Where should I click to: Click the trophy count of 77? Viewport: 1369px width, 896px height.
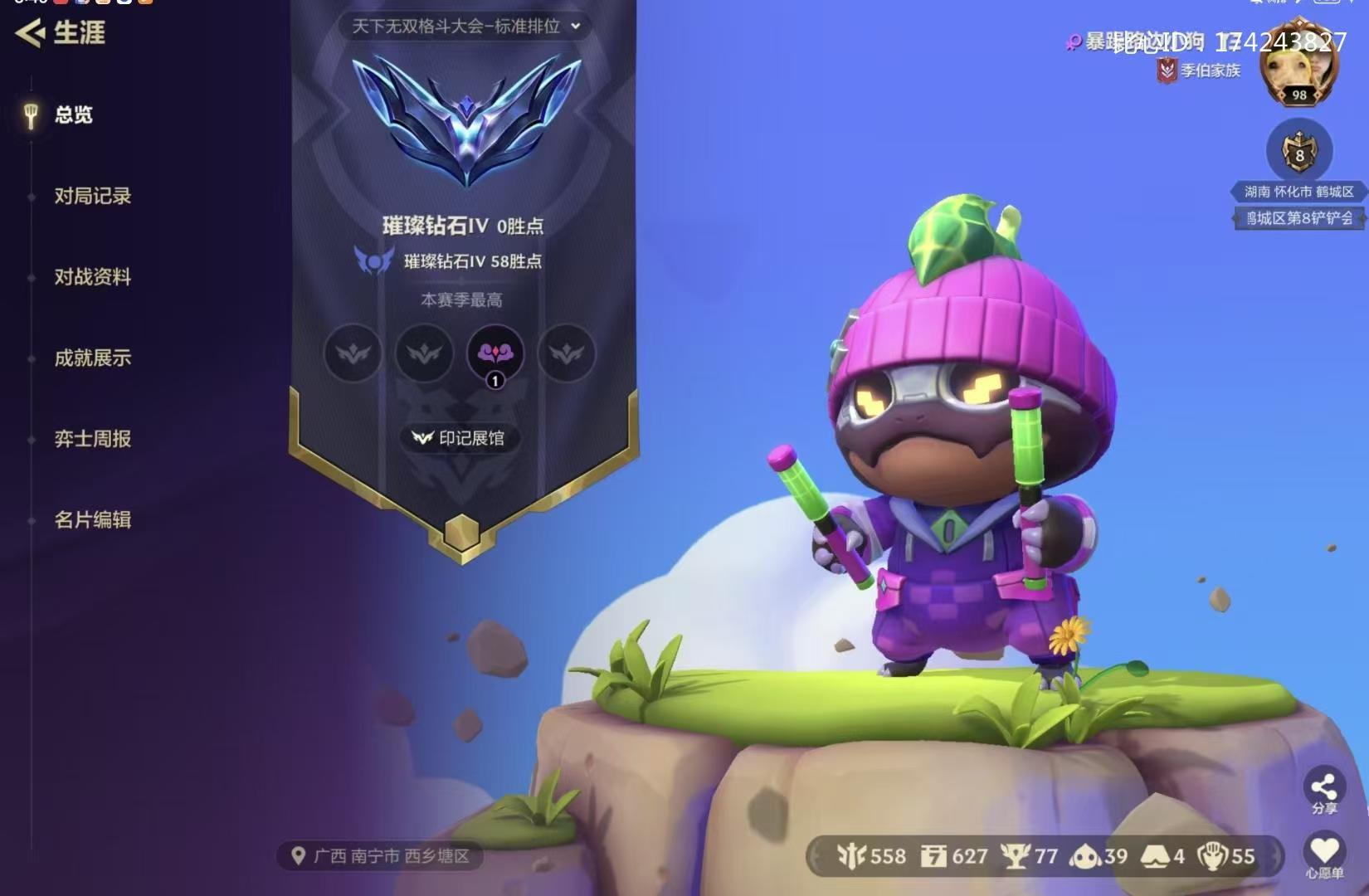(x=1030, y=856)
